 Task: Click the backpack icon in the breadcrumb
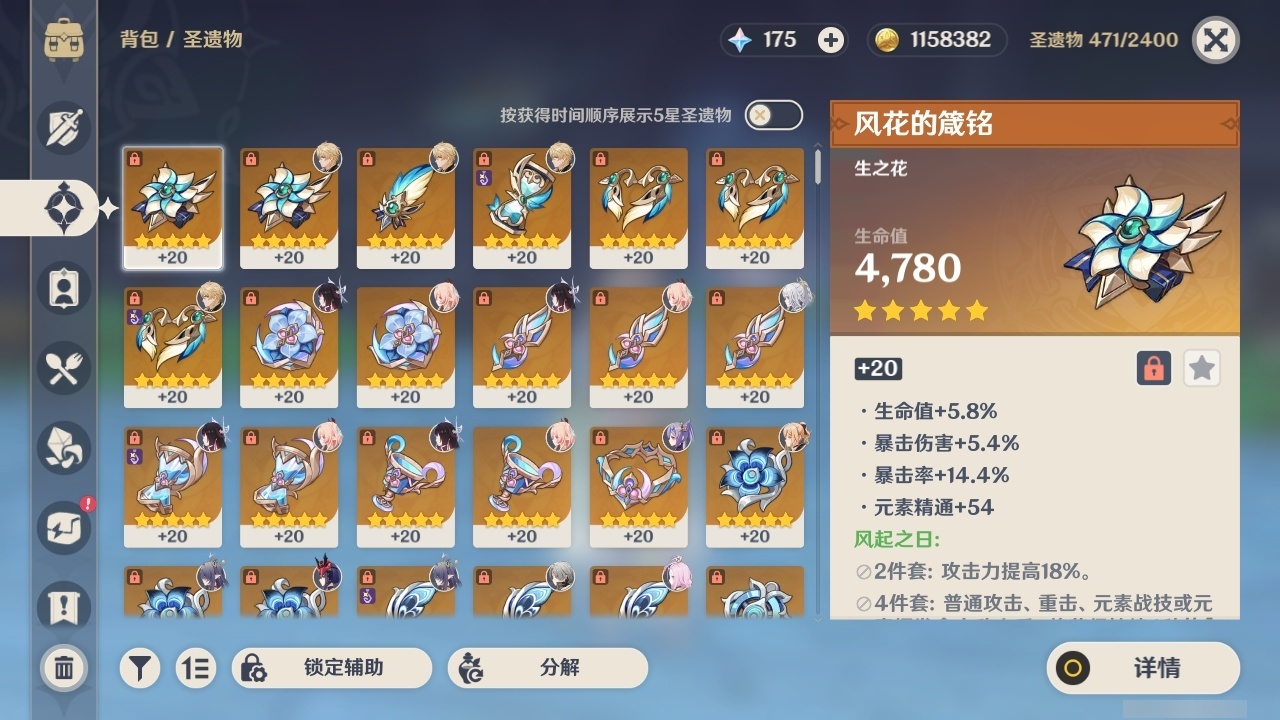pyautogui.click(x=65, y=40)
